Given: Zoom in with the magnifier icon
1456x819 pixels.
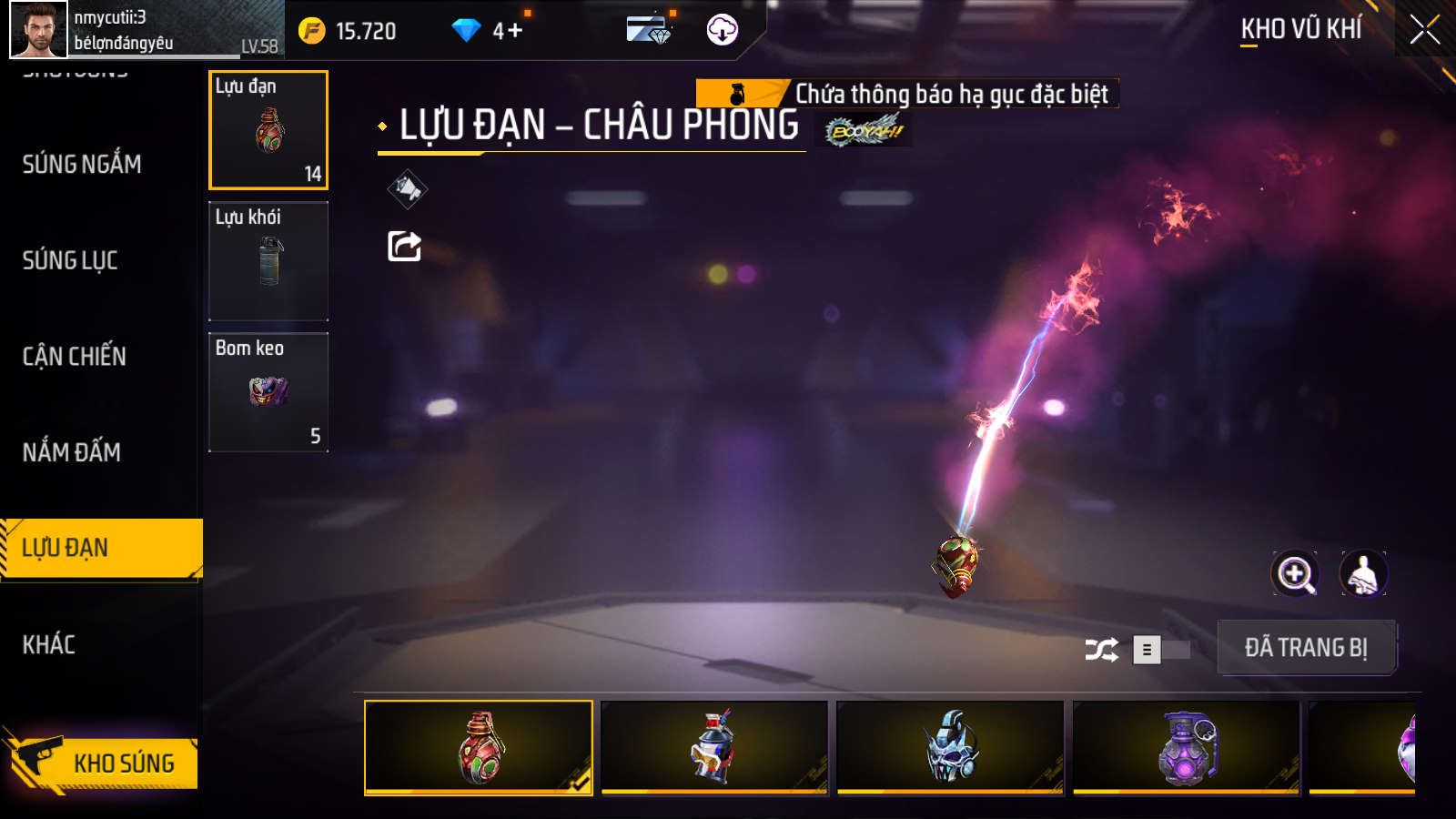Looking at the screenshot, I should click(1295, 574).
